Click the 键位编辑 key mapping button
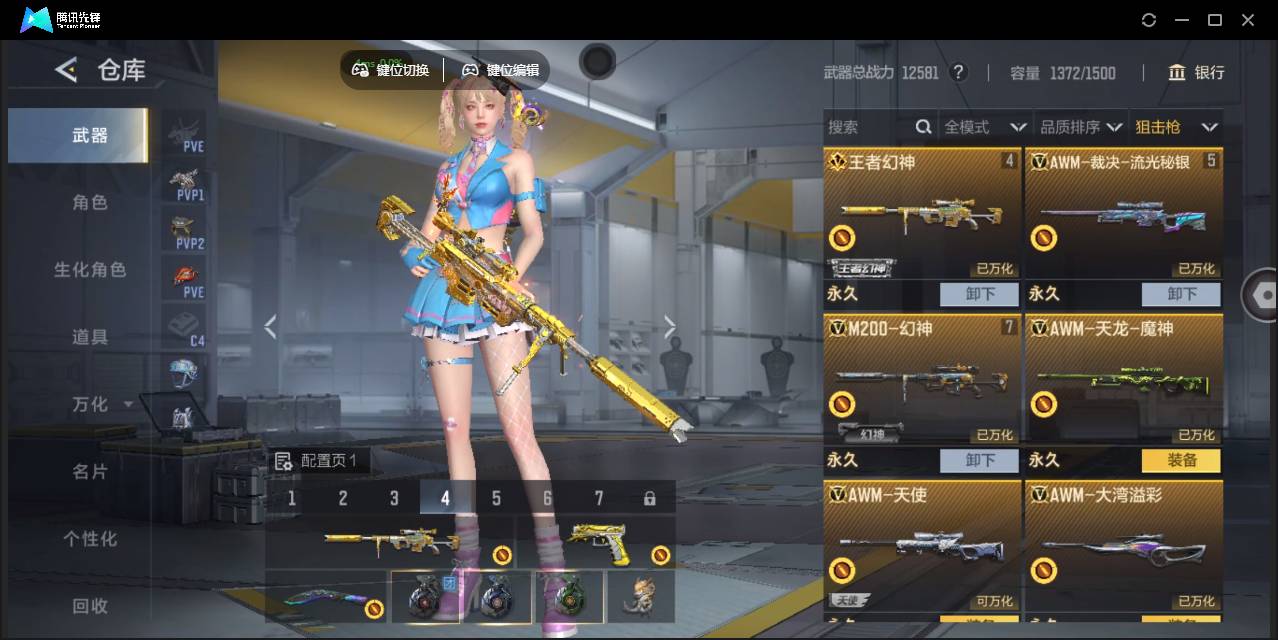This screenshot has height=640, width=1278. (500, 70)
